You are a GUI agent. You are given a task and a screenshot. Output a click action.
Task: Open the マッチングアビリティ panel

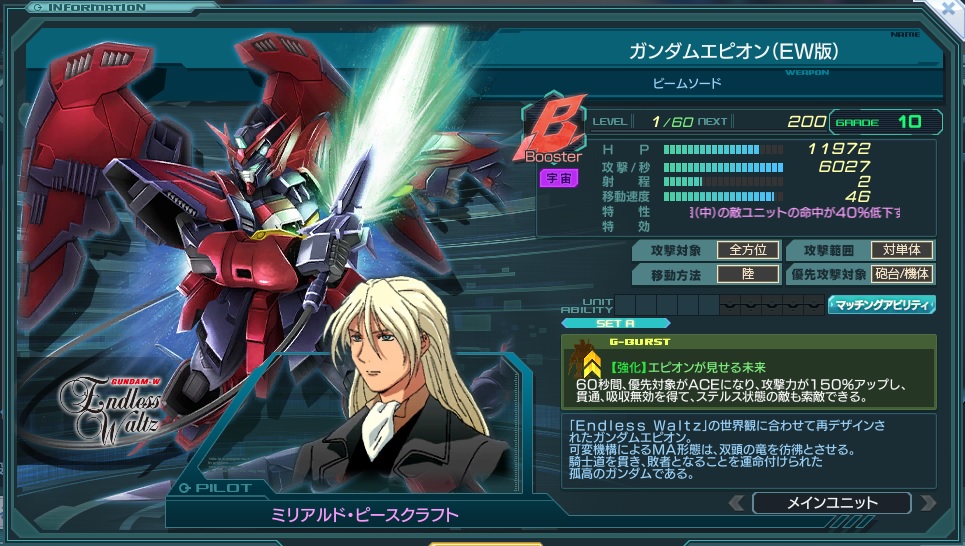click(881, 304)
